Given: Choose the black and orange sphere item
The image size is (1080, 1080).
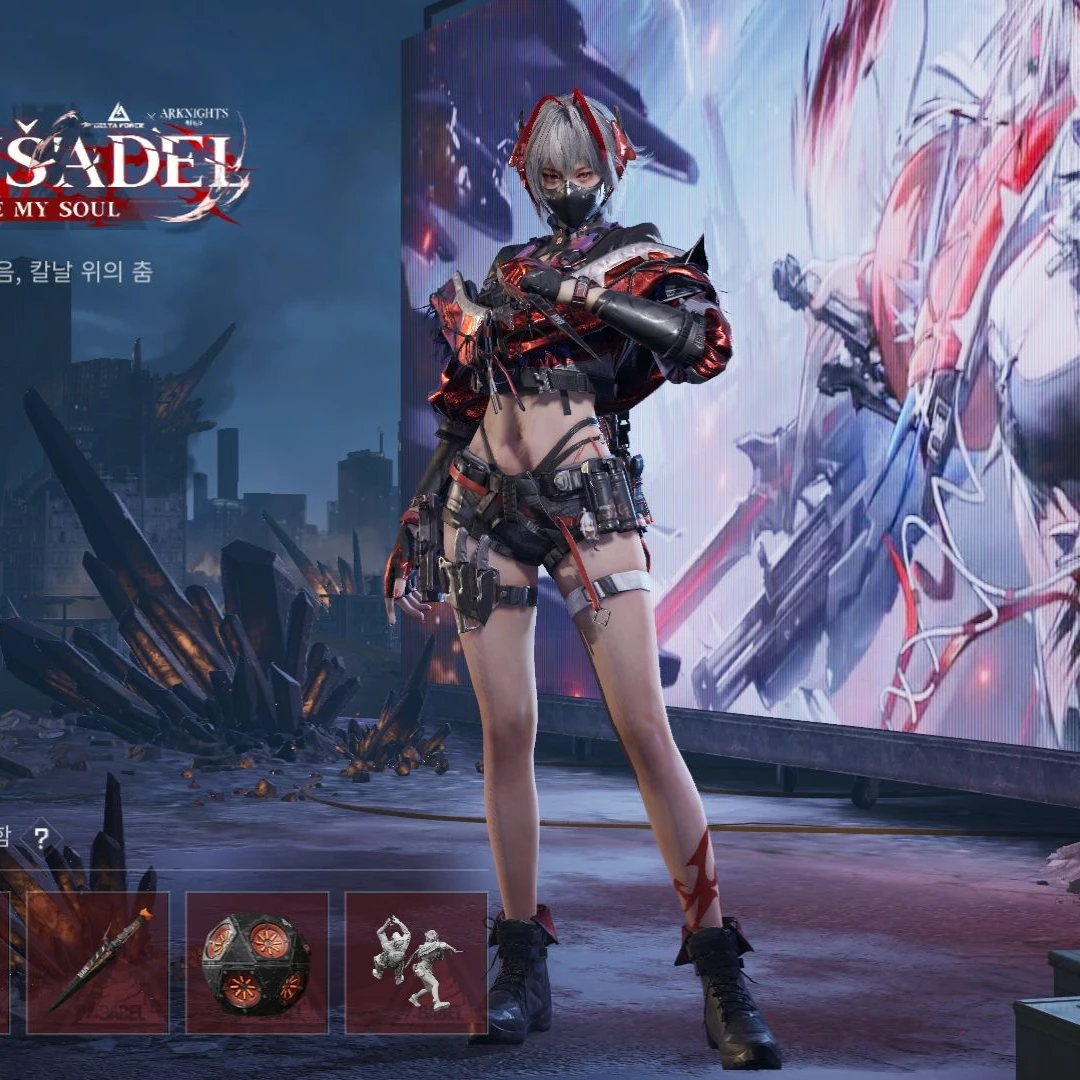Looking at the screenshot, I should point(256,962).
